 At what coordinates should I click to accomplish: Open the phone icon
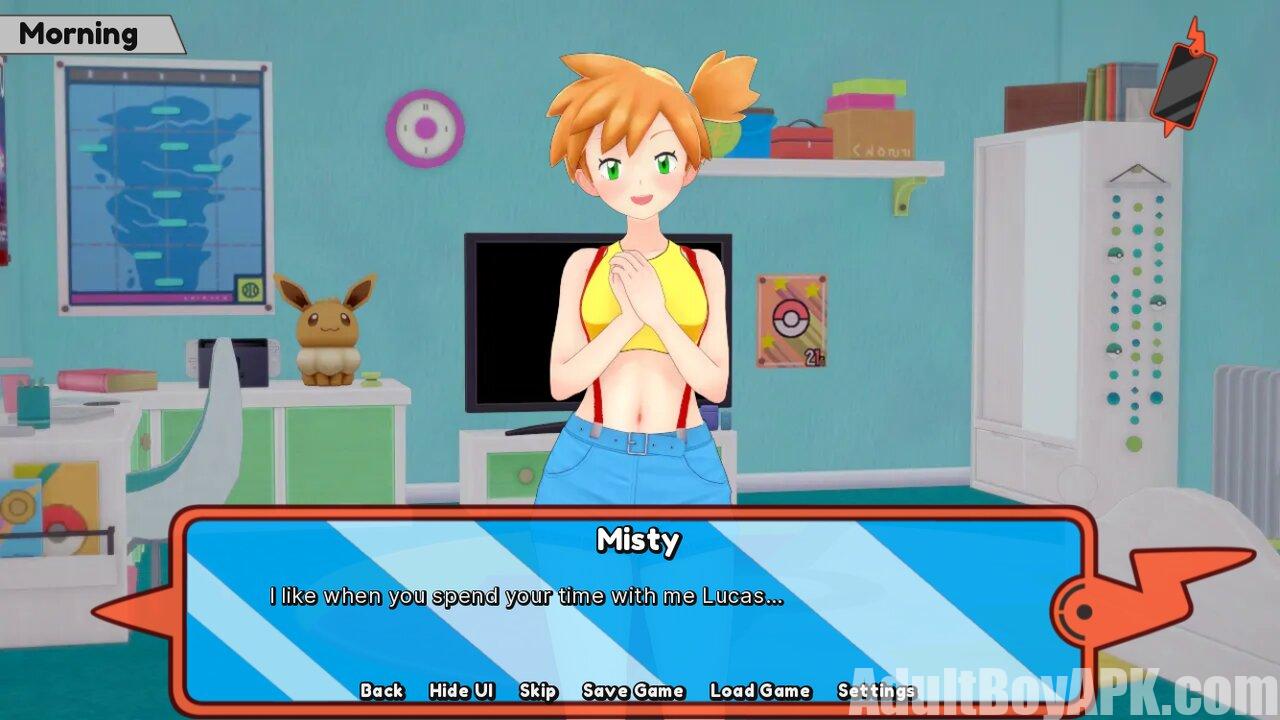pyautogui.click(x=1183, y=78)
